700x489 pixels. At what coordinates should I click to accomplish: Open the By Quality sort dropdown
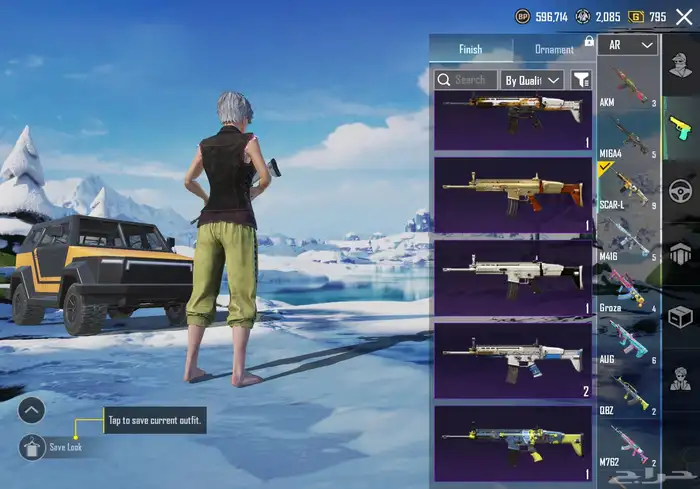click(x=532, y=79)
